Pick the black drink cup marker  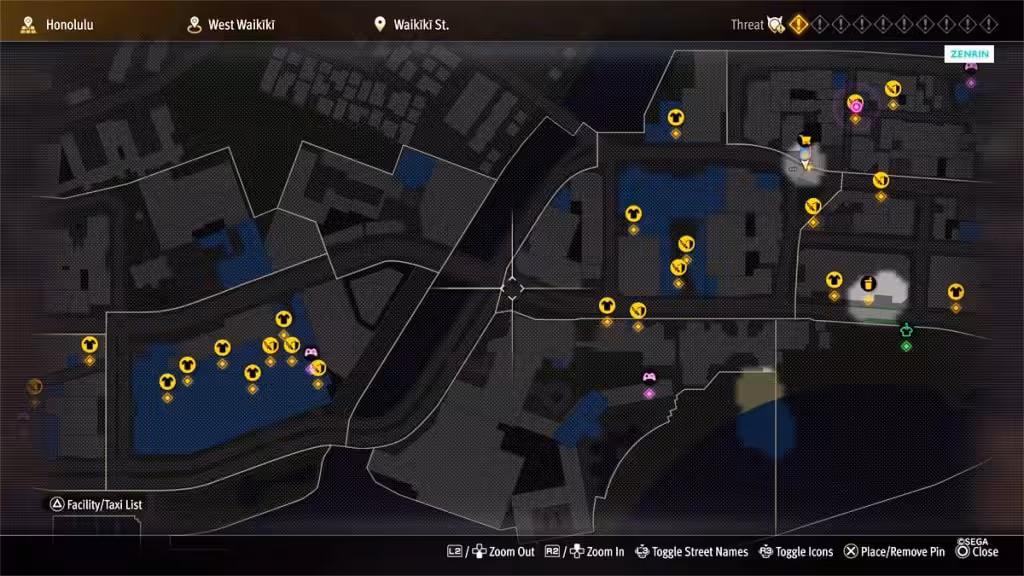click(x=868, y=283)
